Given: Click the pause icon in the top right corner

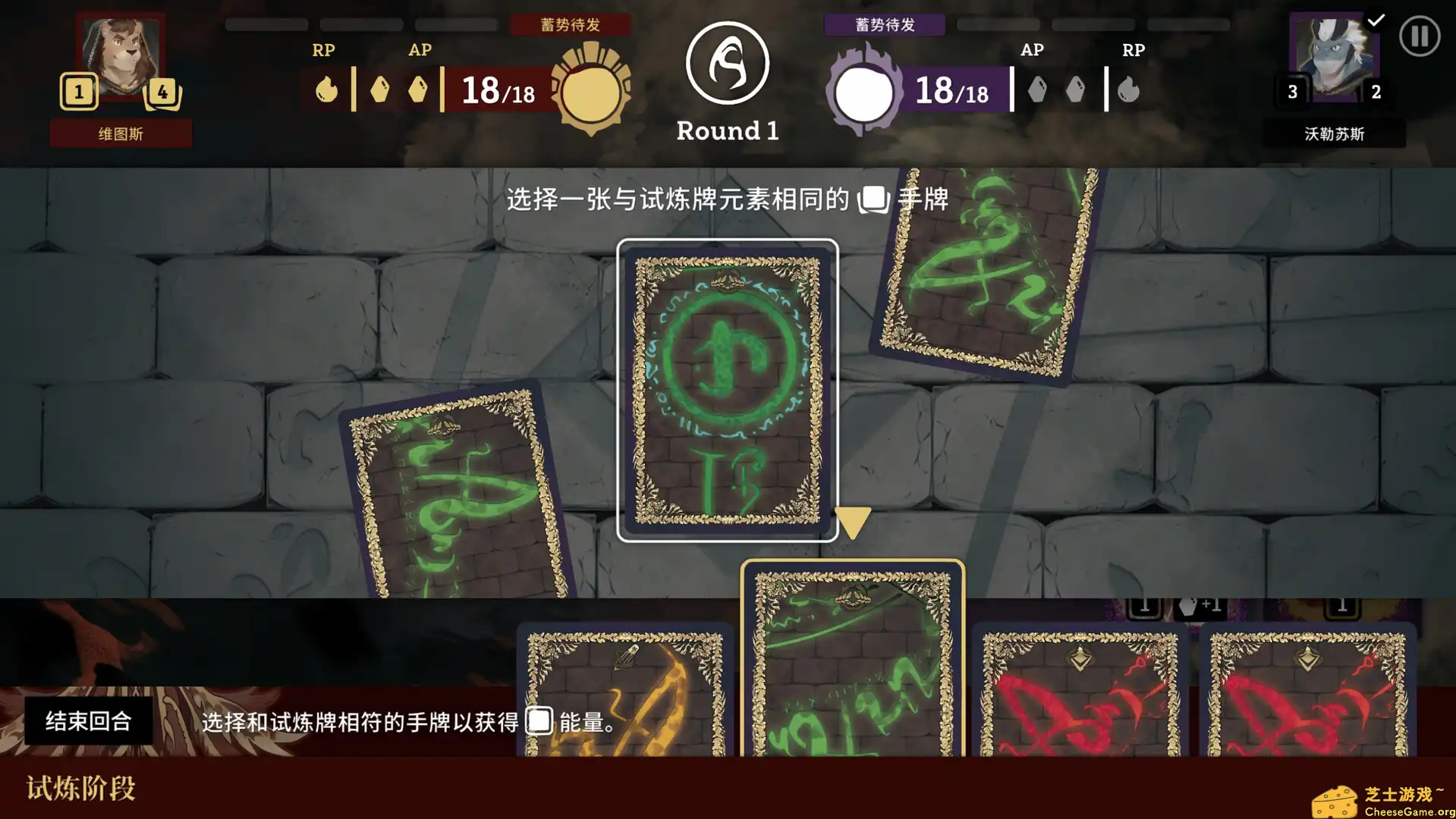Looking at the screenshot, I should [1420, 36].
